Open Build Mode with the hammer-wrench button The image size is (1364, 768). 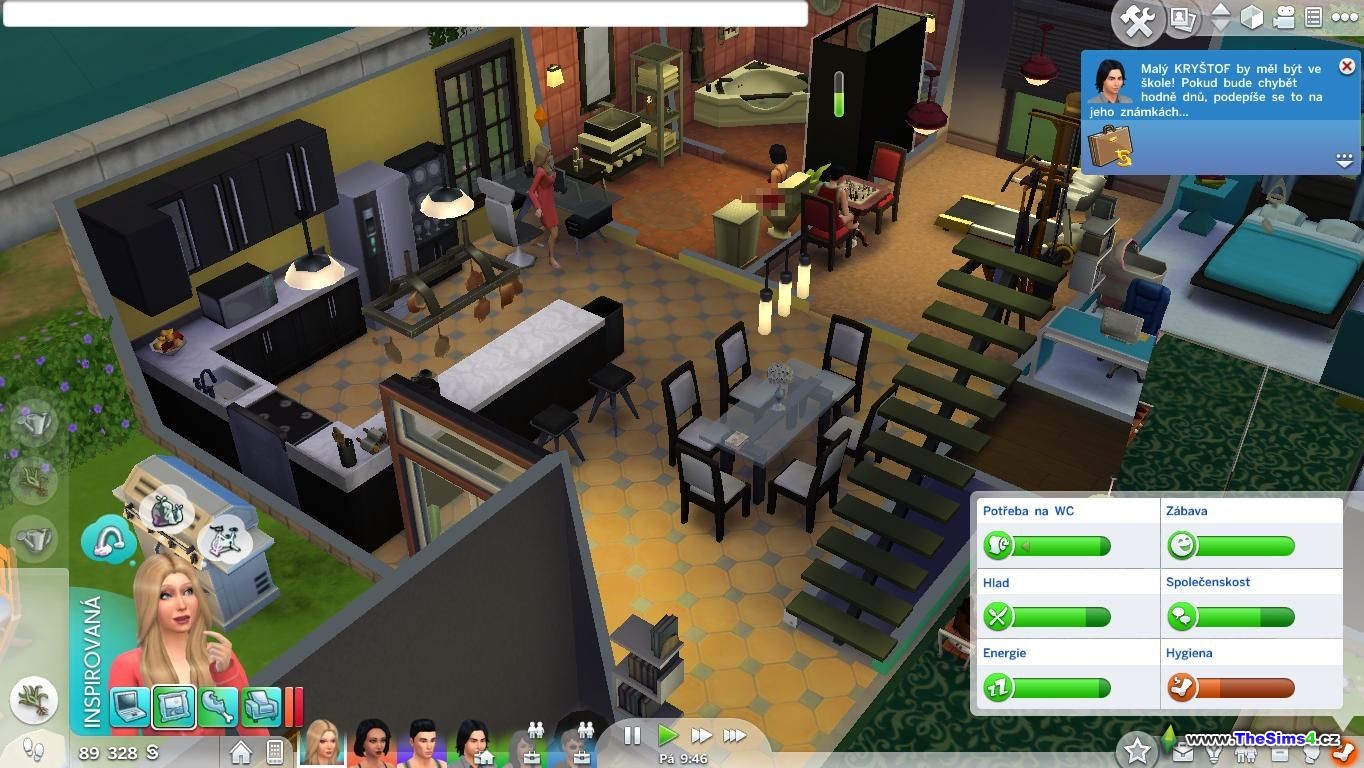coord(1138,21)
